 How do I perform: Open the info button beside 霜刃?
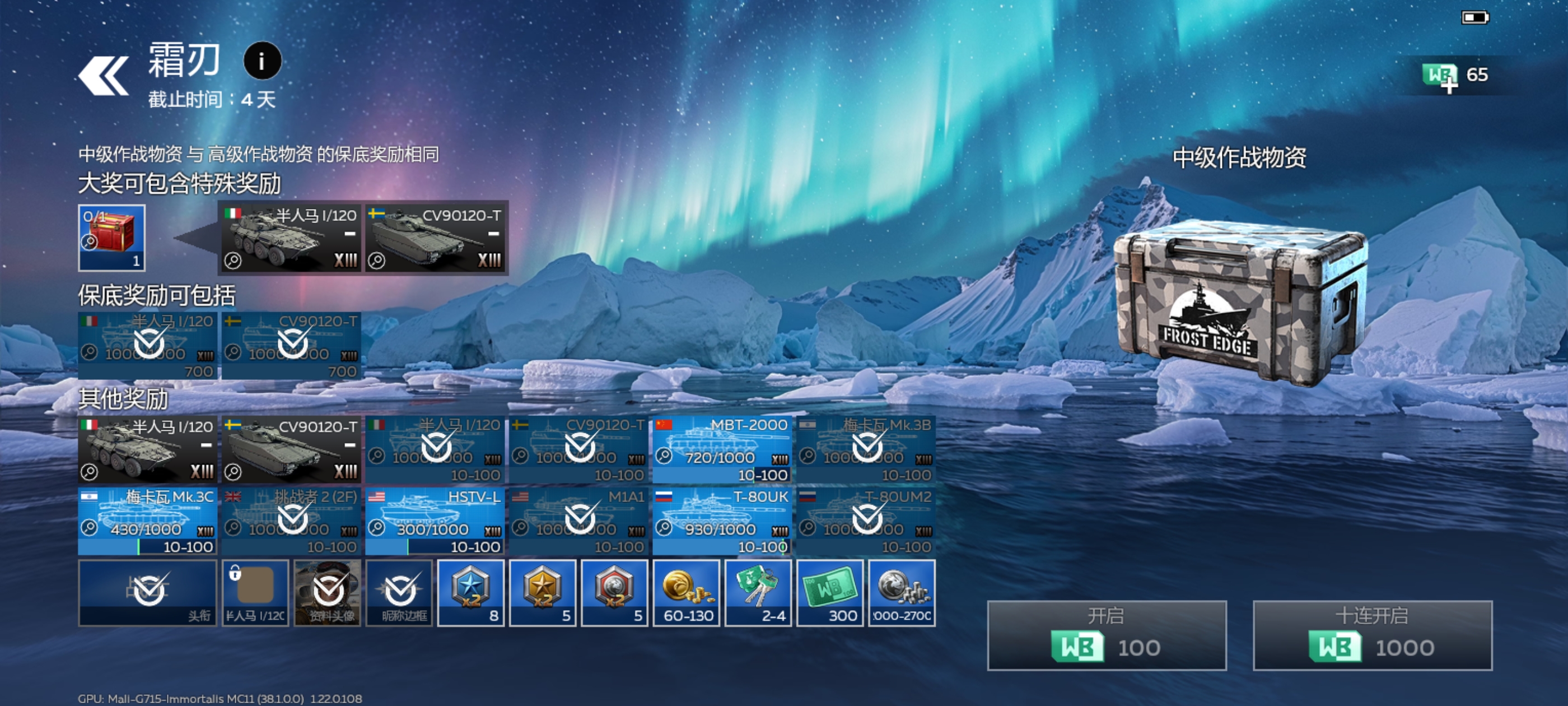(x=262, y=61)
